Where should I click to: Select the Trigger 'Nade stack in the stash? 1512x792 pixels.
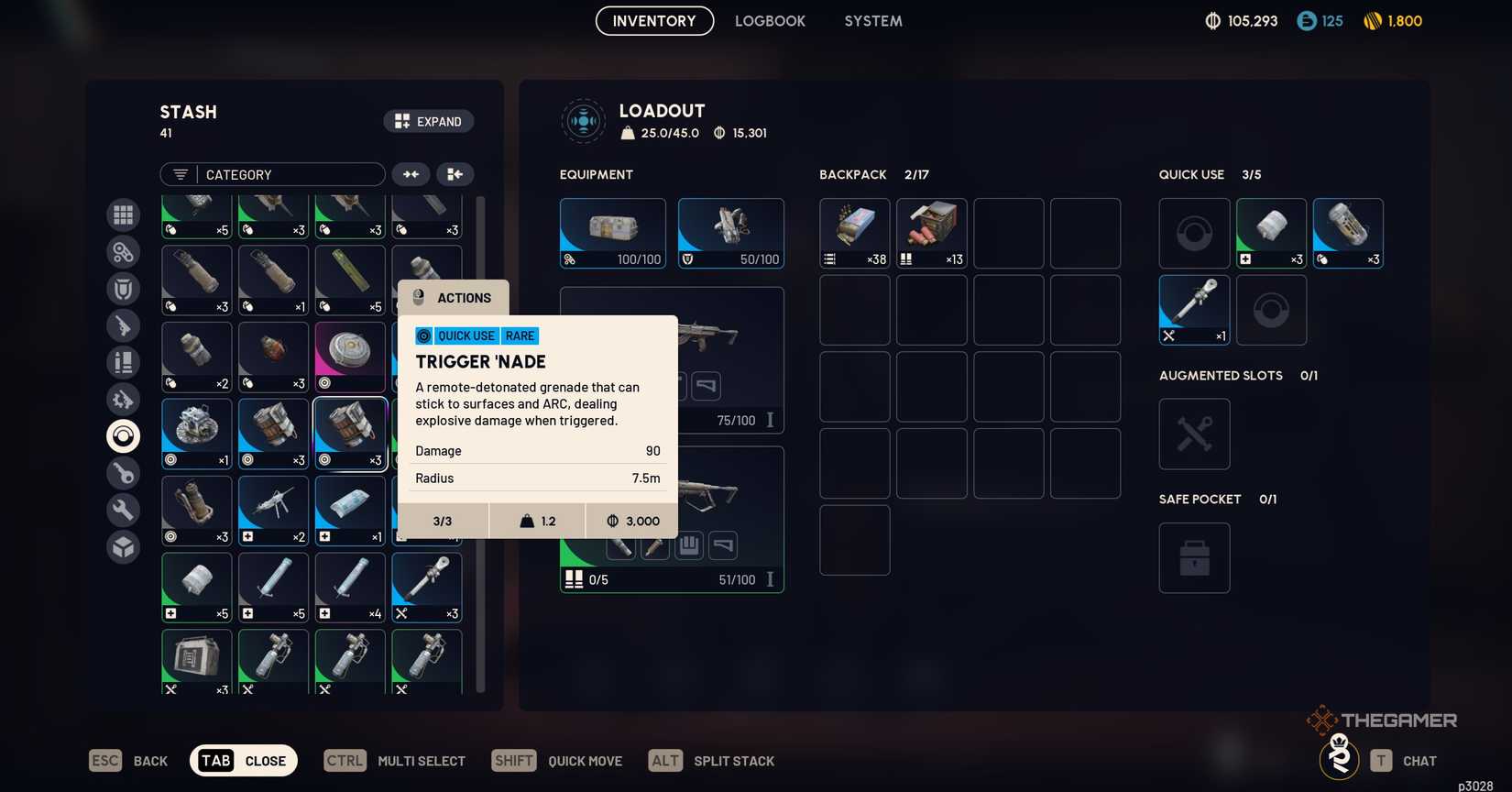click(x=349, y=433)
